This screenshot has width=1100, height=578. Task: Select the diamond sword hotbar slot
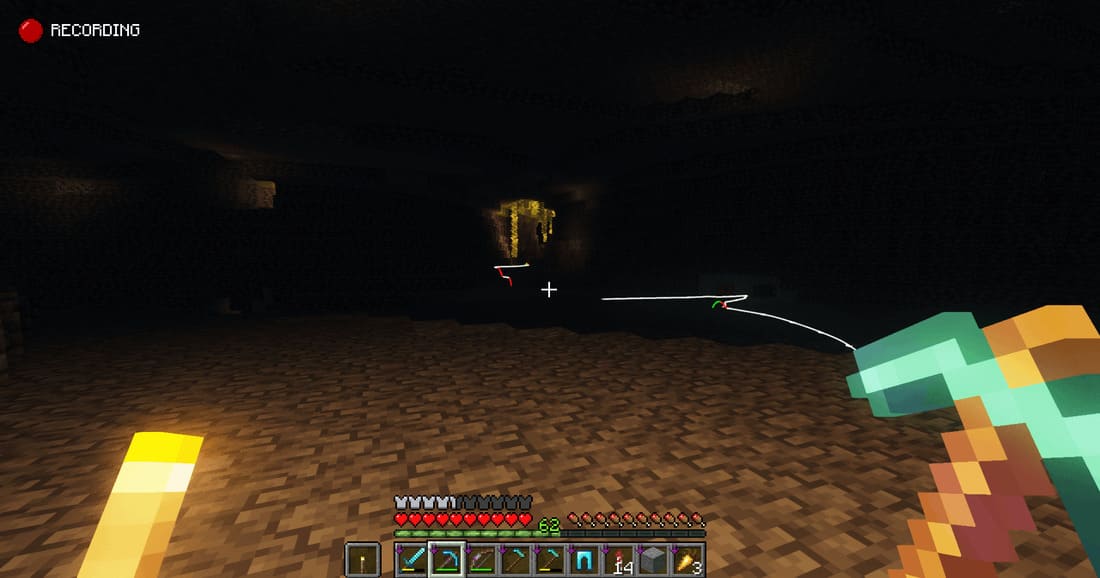point(412,560)
